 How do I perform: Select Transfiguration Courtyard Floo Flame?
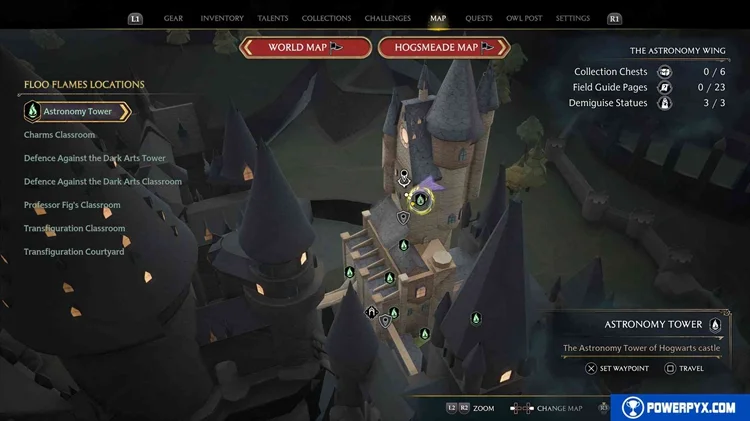pos(74,252)
